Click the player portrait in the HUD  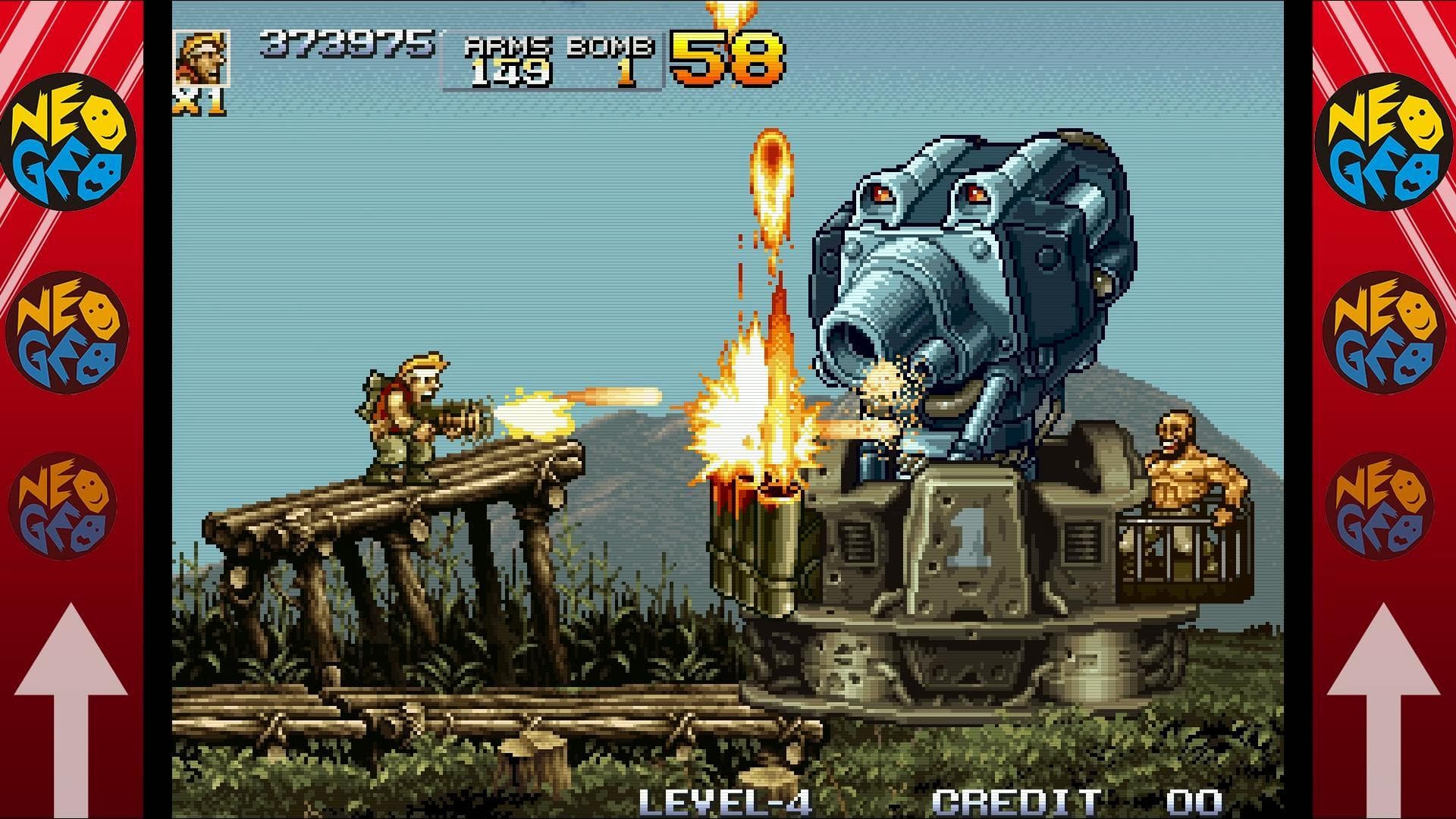click(201, 57)
